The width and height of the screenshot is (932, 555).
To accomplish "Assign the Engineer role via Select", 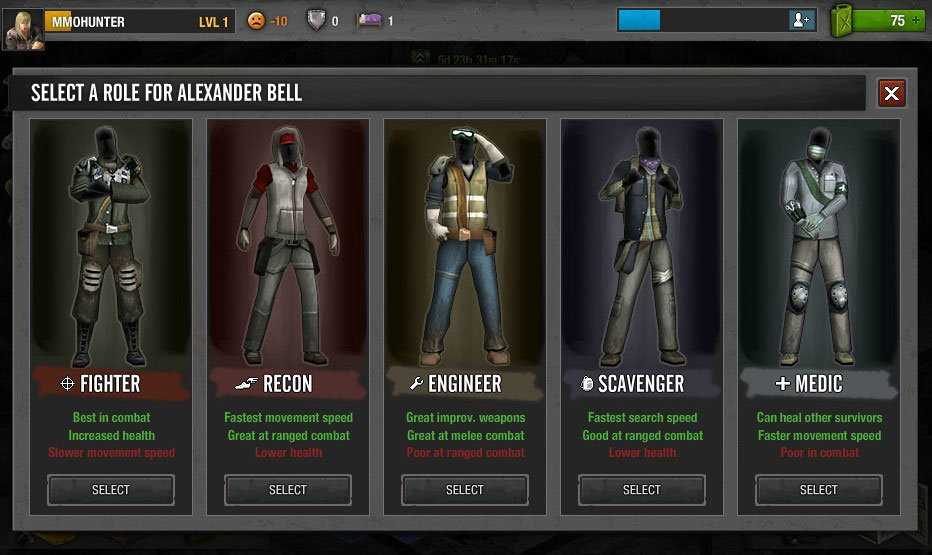I will point(465,489).
